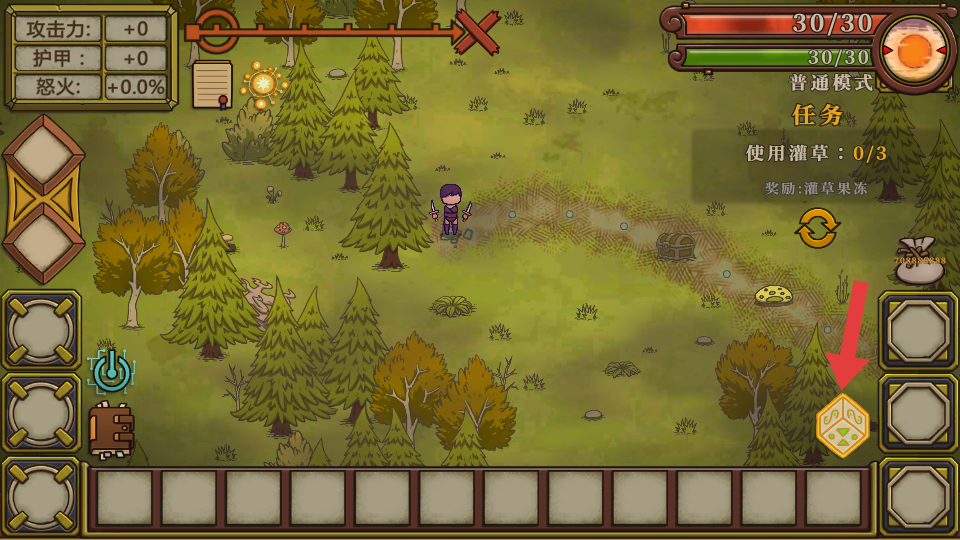The height and width of the screenshot is (540, 960).
Task: Open the leather journal book
Action: (x=111, y=430)
